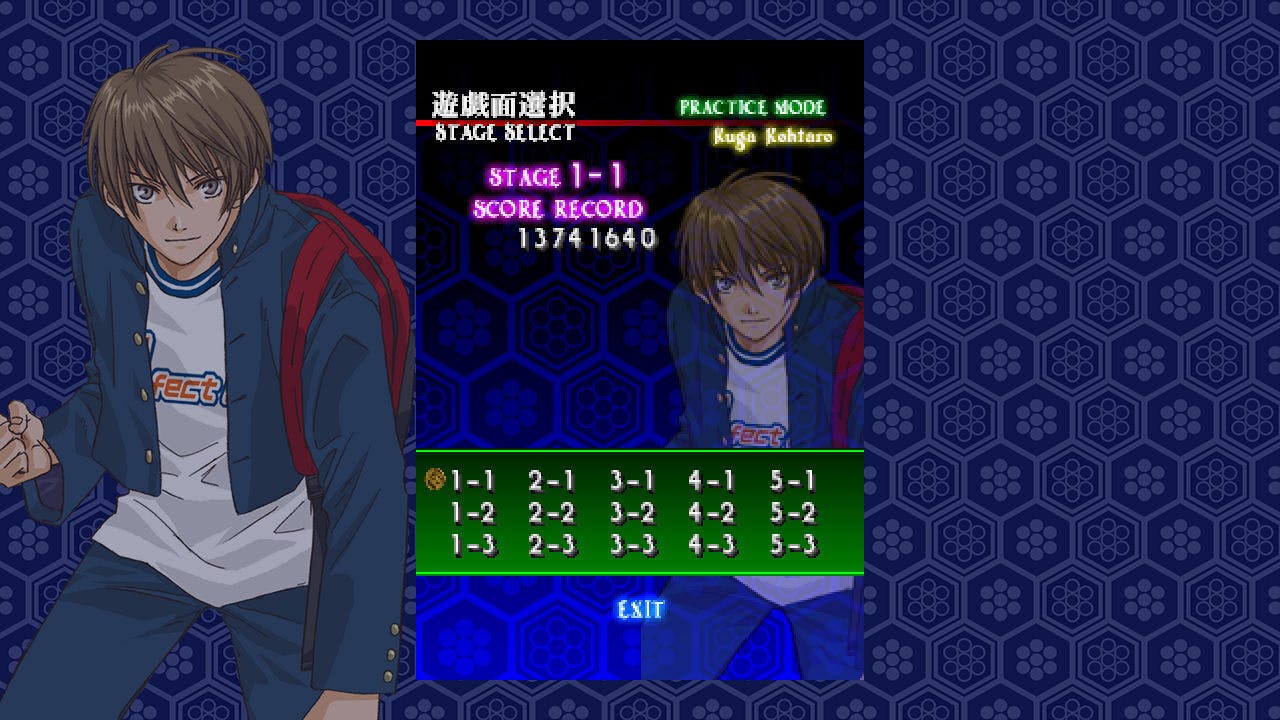Viewport: 1280px width, 720px height.
Task: Select stage 3-1
Action: tap(632, 481)
